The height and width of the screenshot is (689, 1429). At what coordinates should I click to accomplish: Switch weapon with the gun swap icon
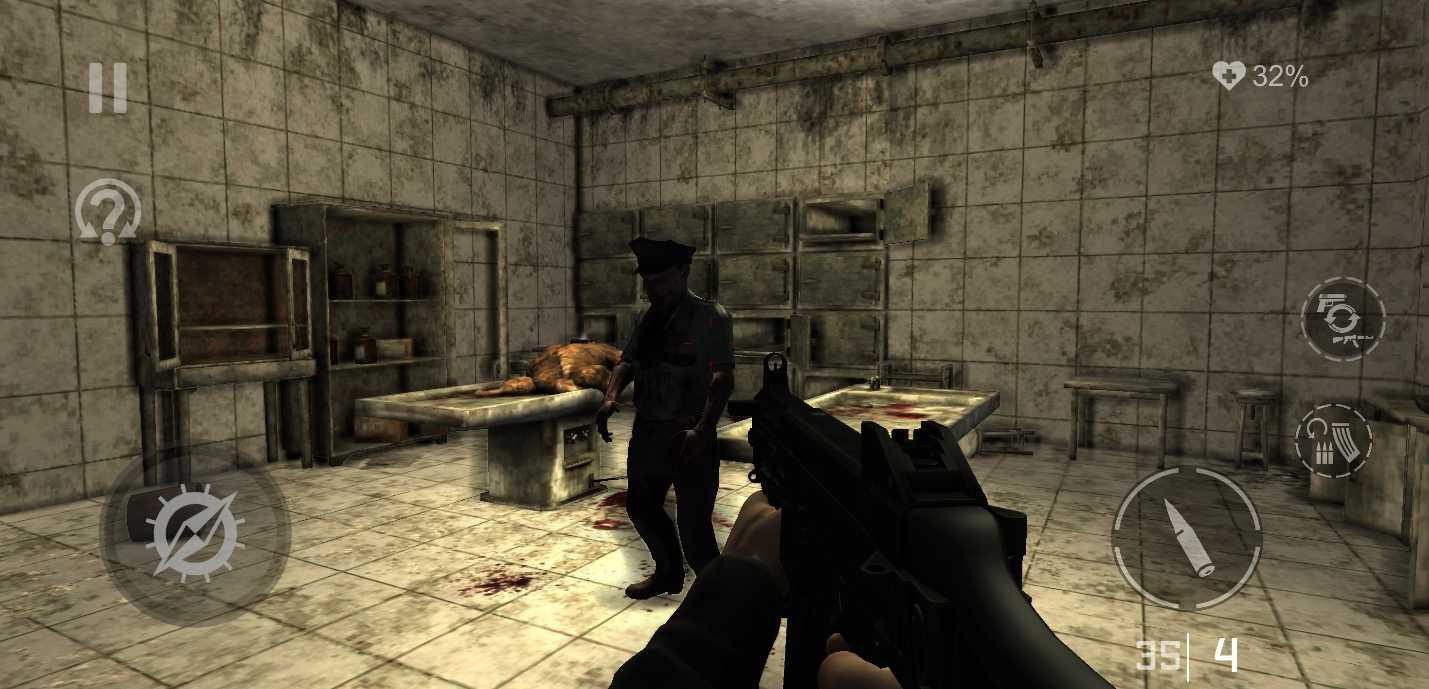coord(1342,319)
